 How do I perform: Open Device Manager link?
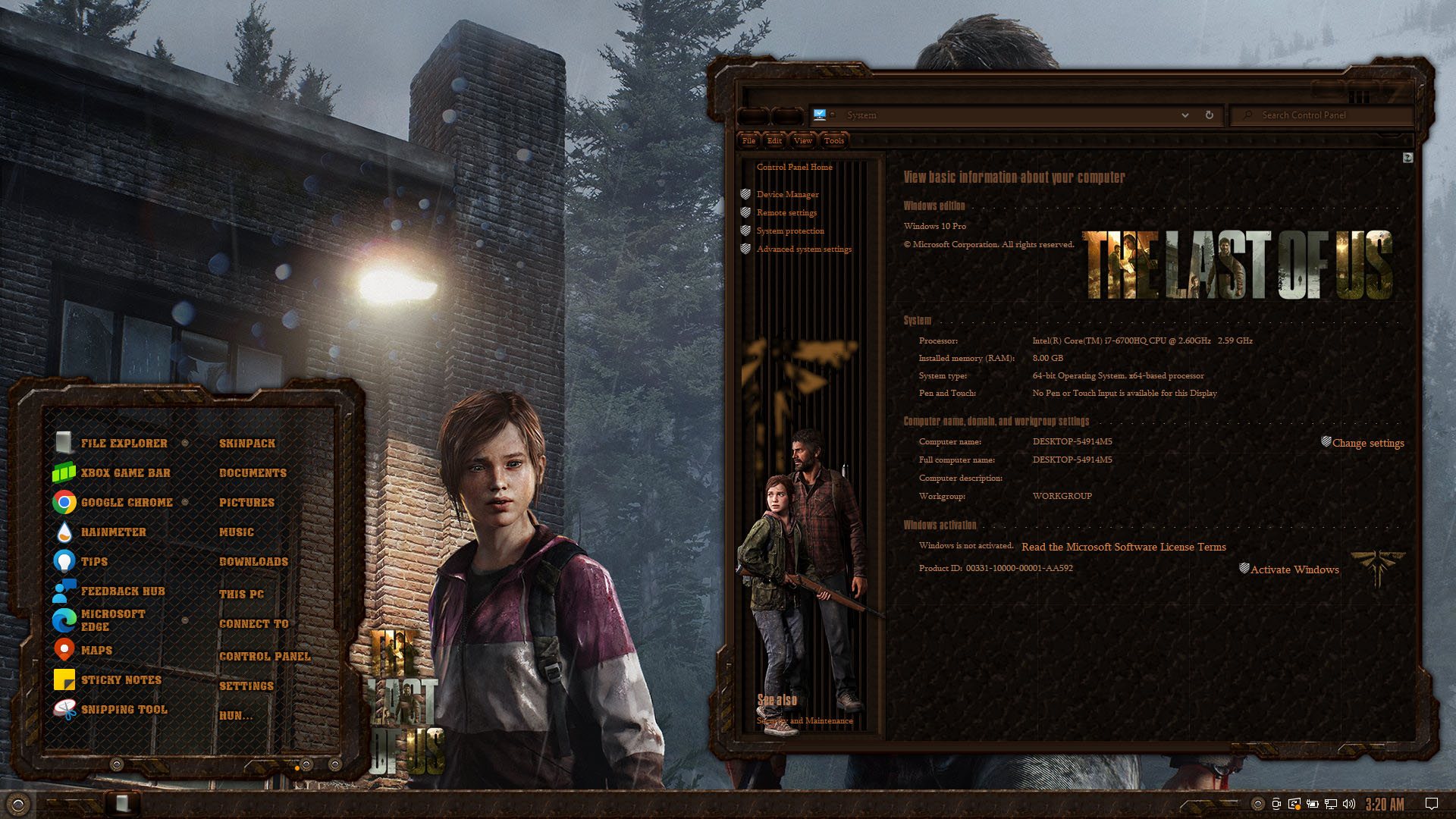787,194
